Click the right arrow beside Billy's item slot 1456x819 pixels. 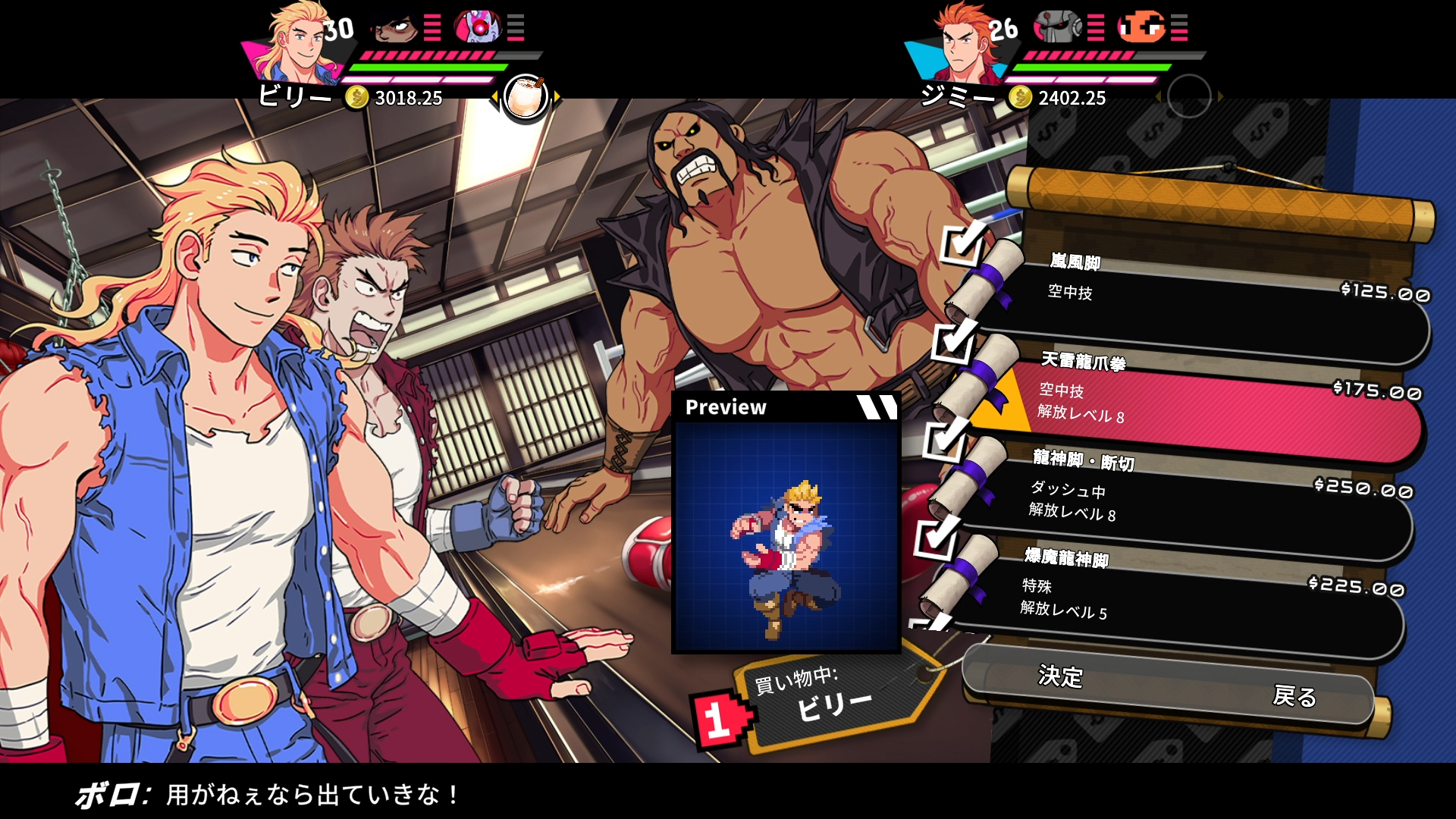pos(556,96)
